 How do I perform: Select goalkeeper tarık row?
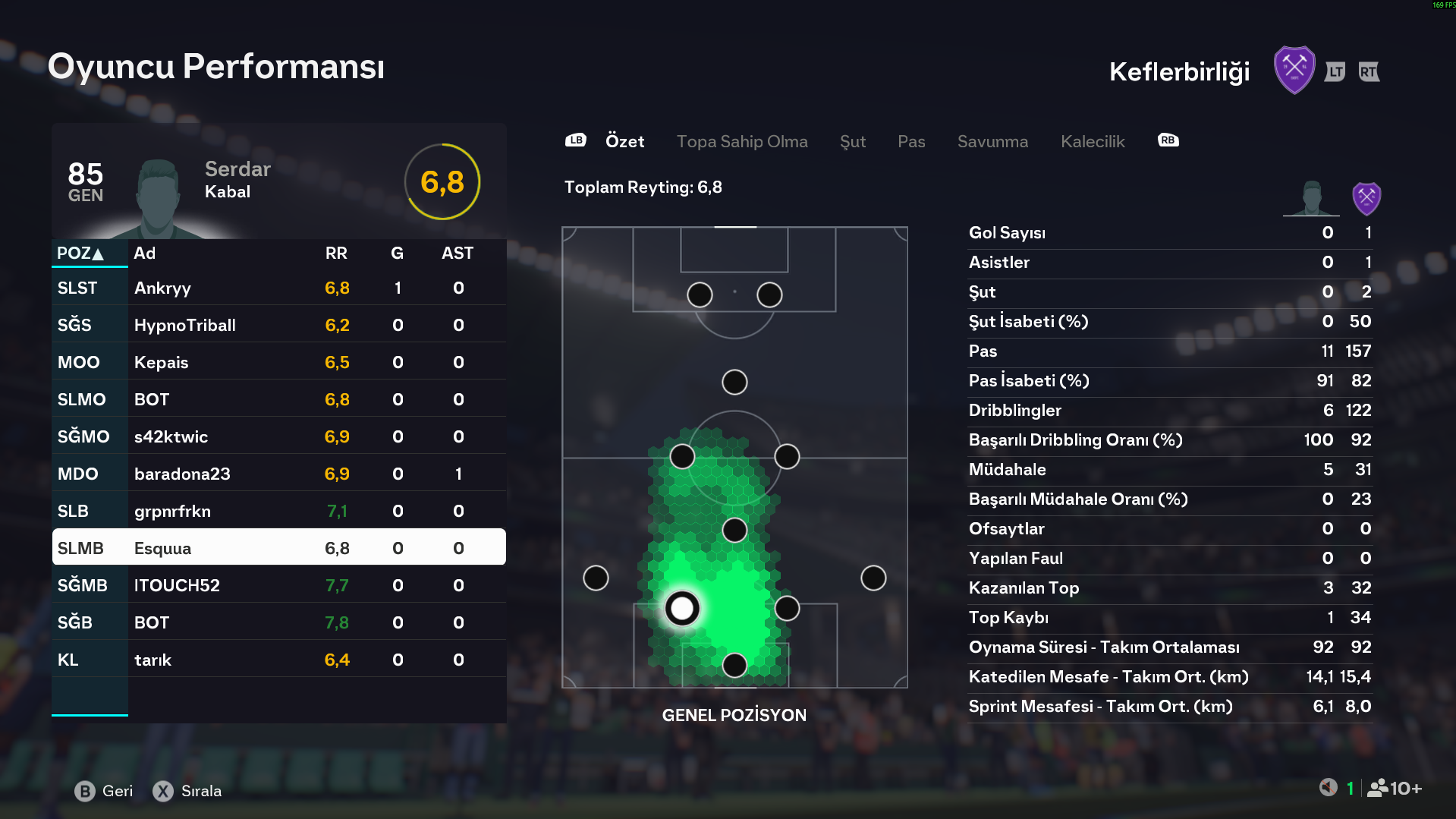coord(278,660)
